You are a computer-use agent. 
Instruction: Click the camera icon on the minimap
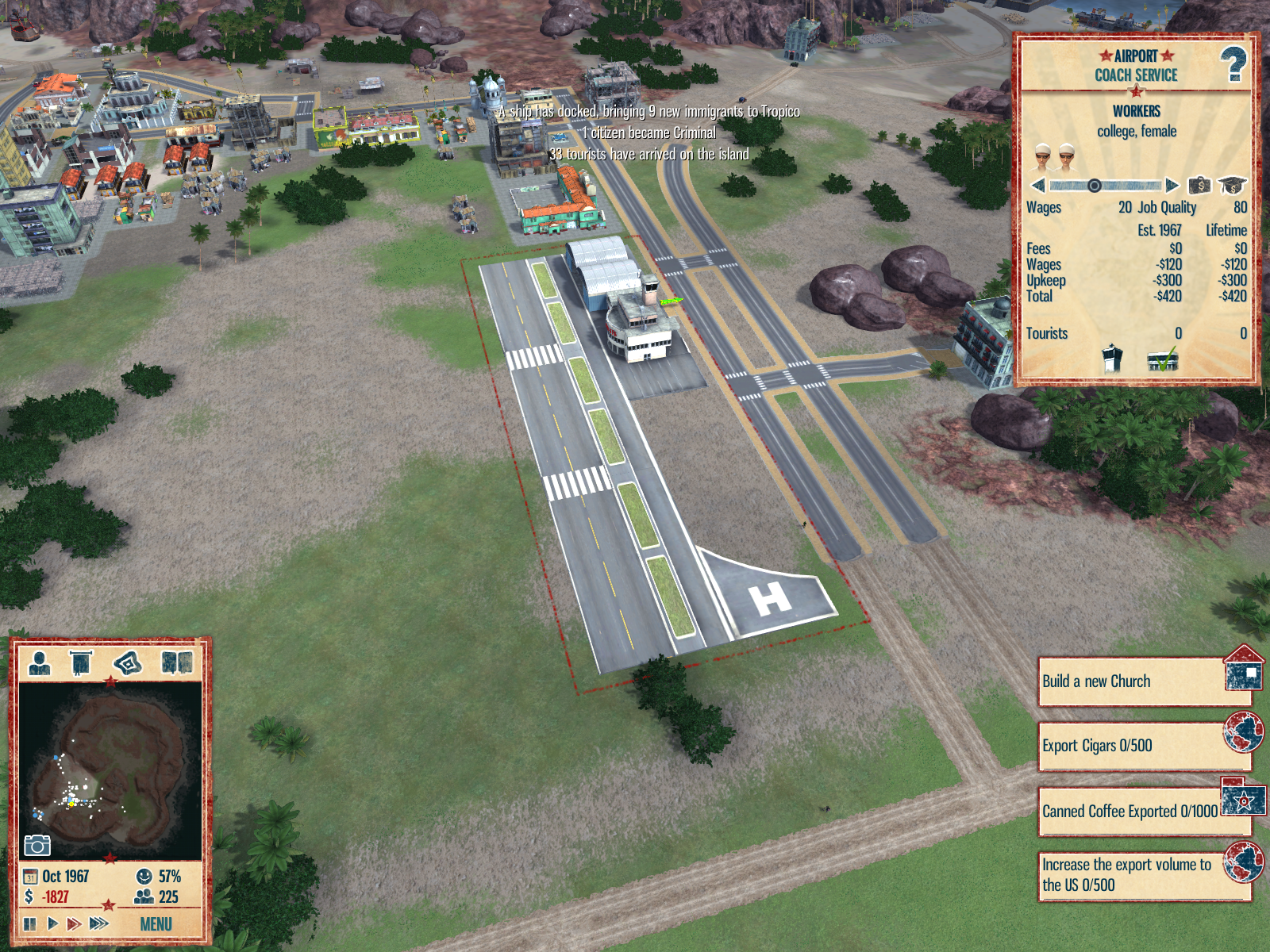(x=37, y=846)
